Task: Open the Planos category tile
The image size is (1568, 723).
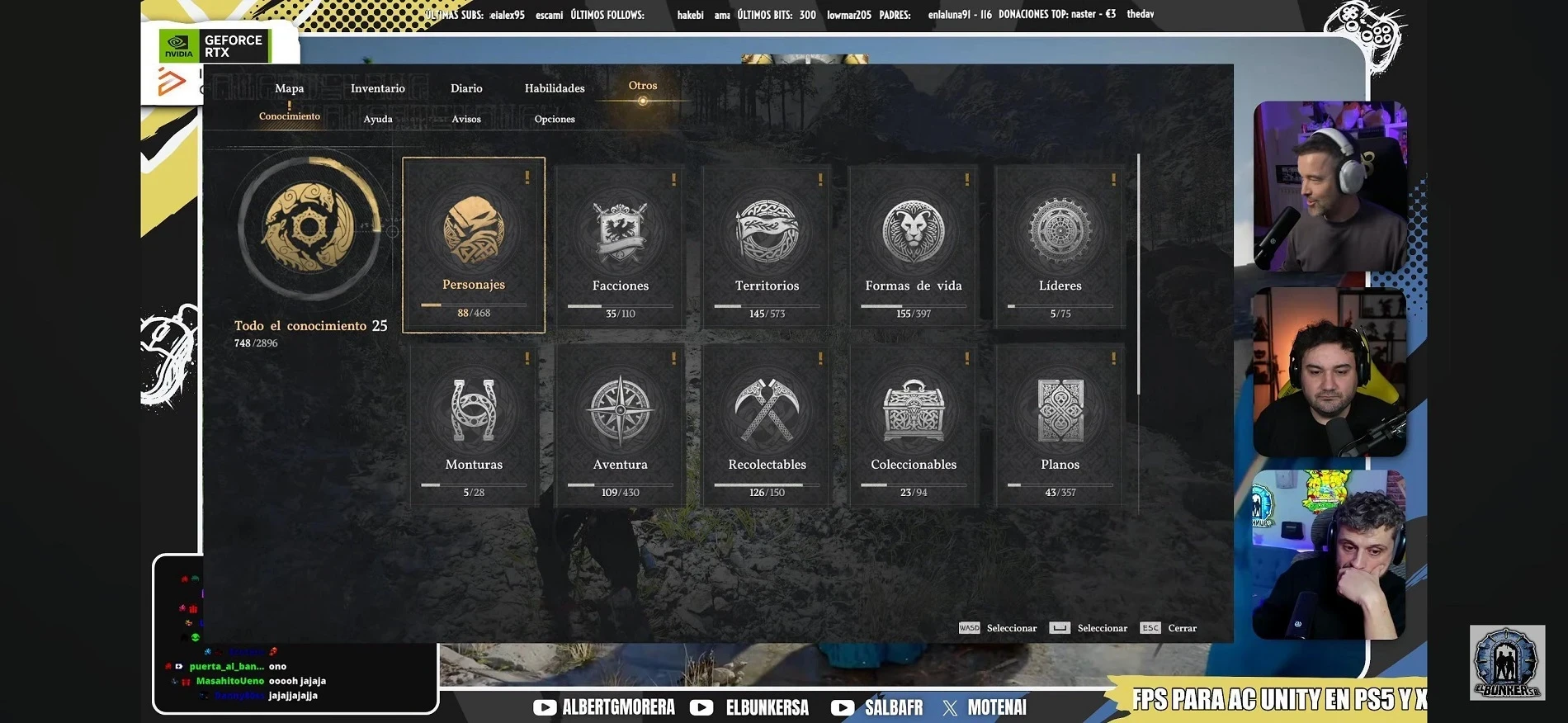Action: [x=1060, y=425]
